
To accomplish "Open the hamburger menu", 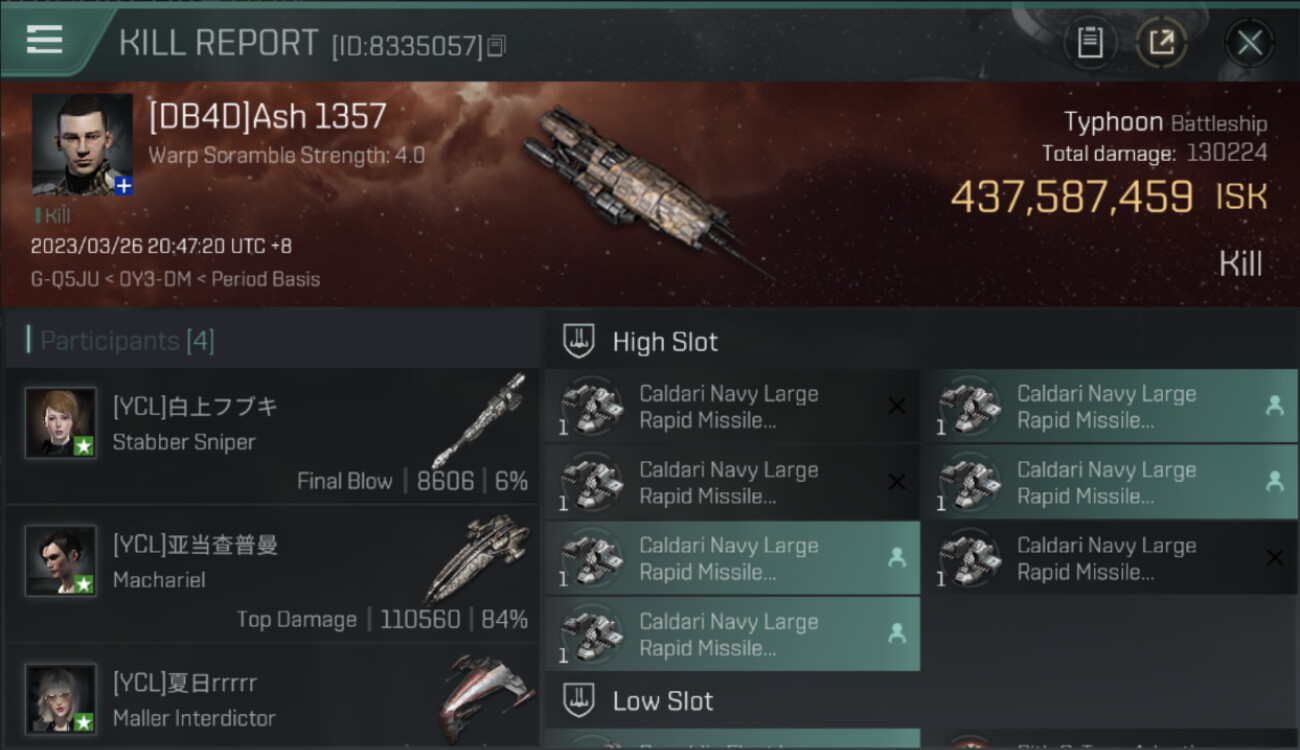I will pyautogui.click(x=45, y=40).
